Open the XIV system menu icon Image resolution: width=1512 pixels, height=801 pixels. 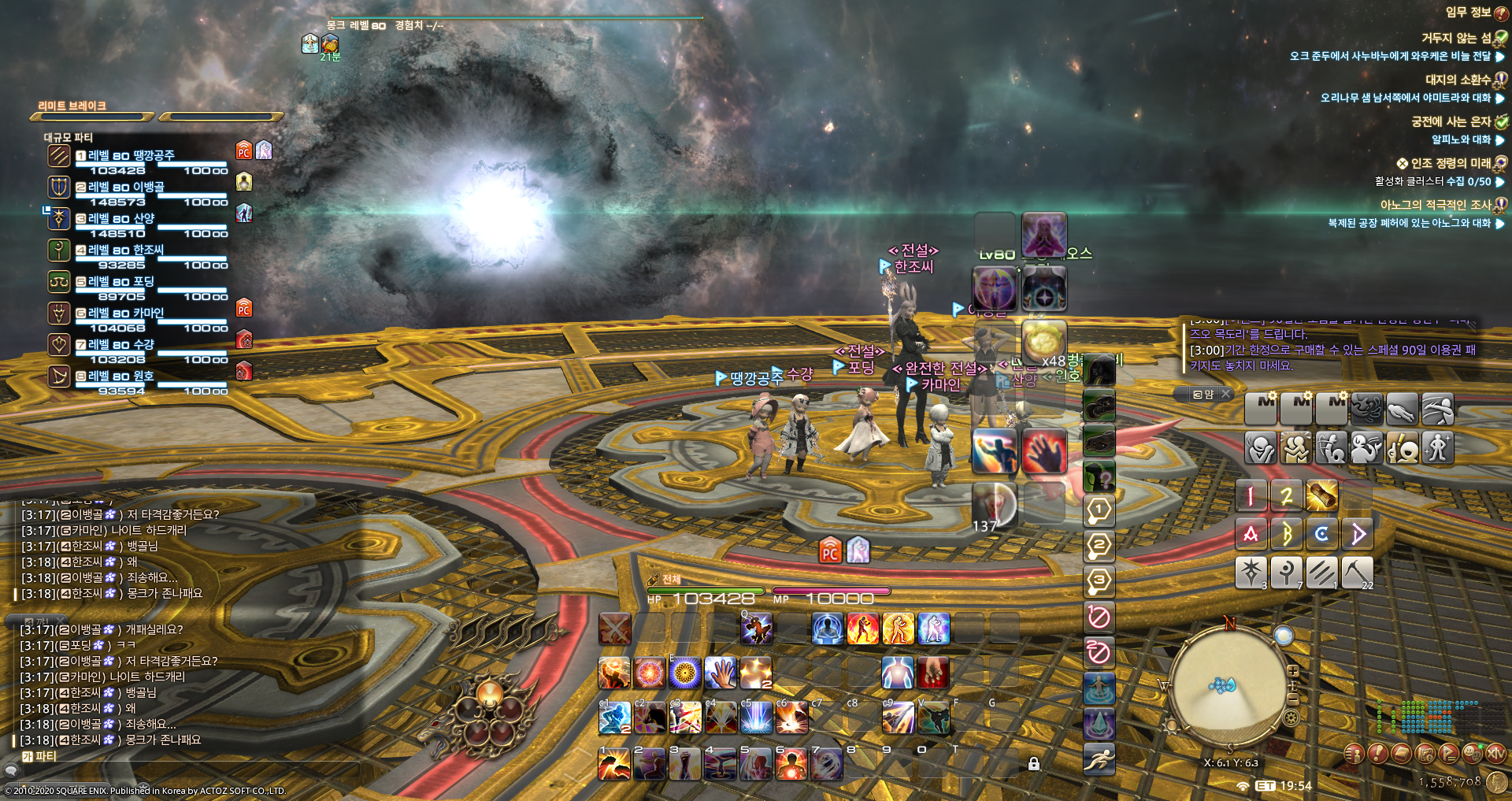tap(1495, 754)
